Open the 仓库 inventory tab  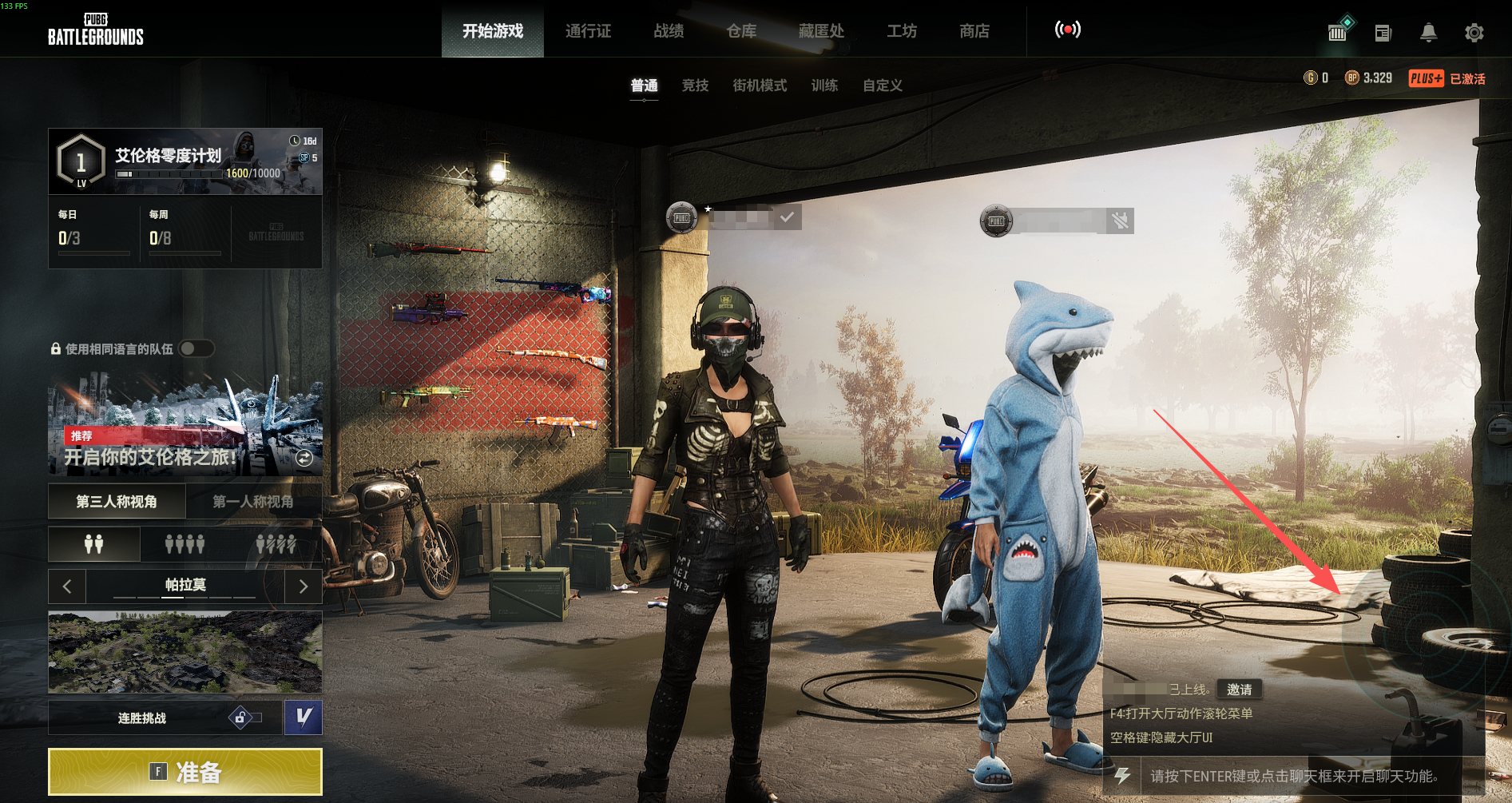[x=741, y=31]
